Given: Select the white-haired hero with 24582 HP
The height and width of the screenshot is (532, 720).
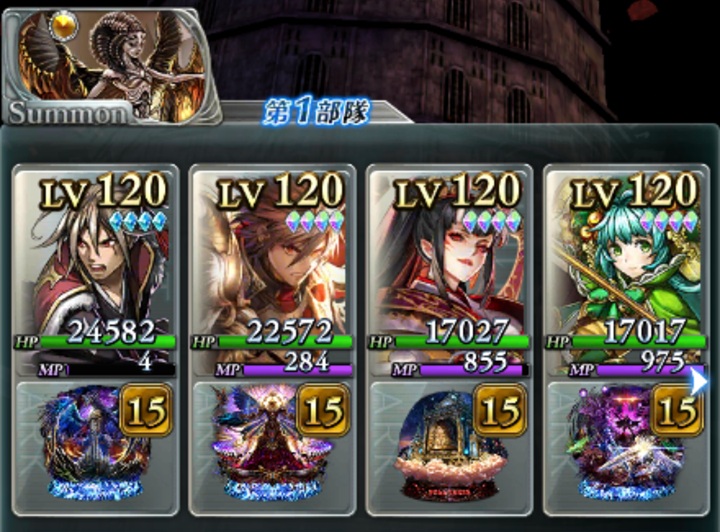Looking at the screenshot, I should [x=95, y=260].
